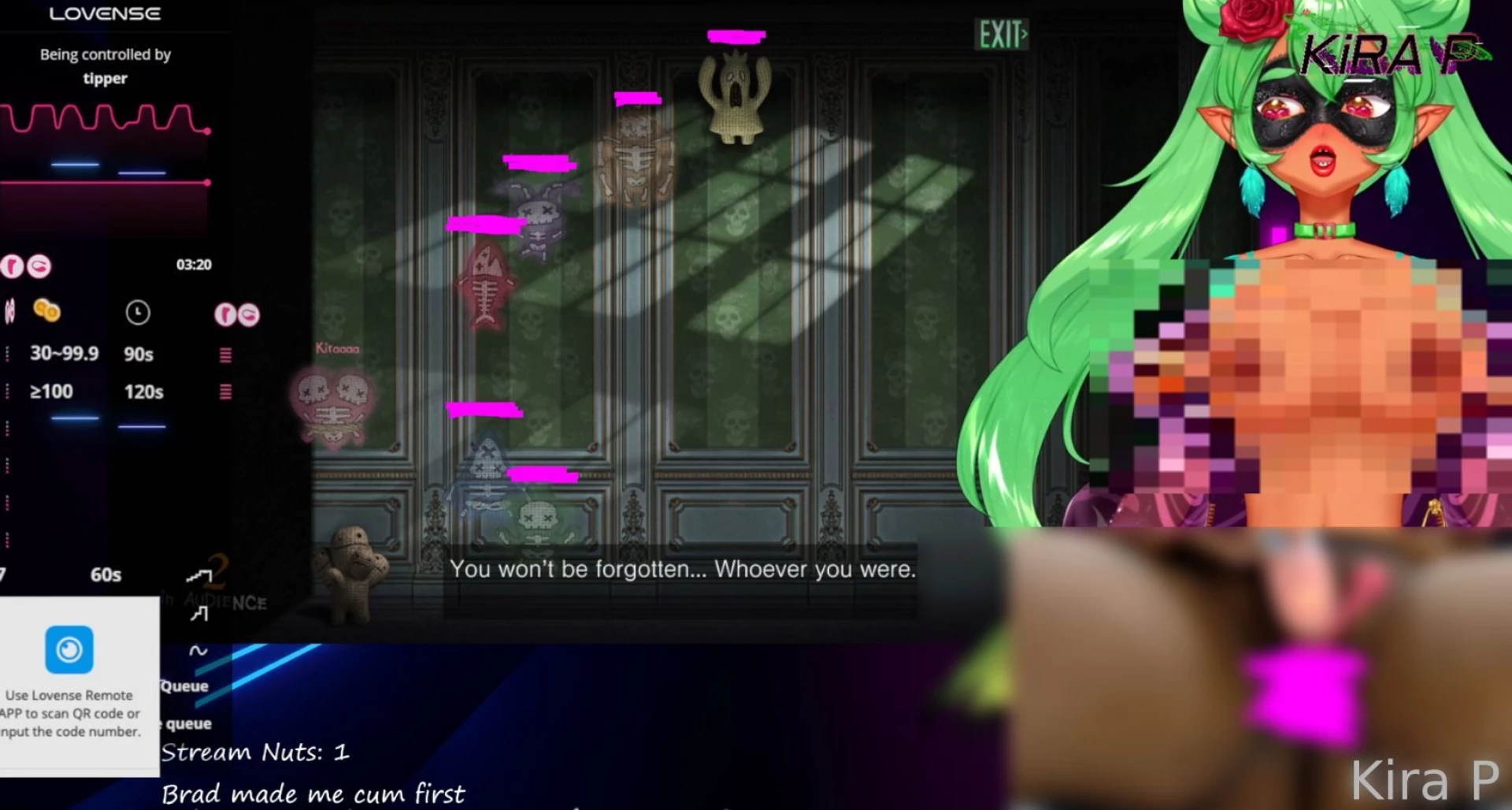The width and height of the screenshot is (1512, 810).
Task: Click the clock duration icon
Action: [x=138, y=313]
